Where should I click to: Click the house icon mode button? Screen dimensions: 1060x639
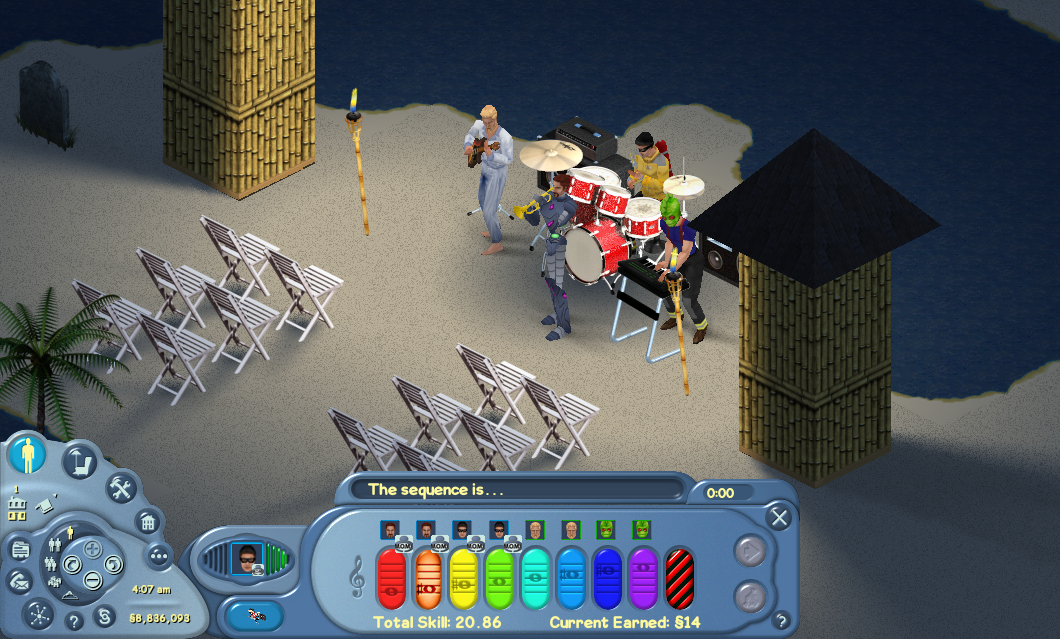point(146,521)
